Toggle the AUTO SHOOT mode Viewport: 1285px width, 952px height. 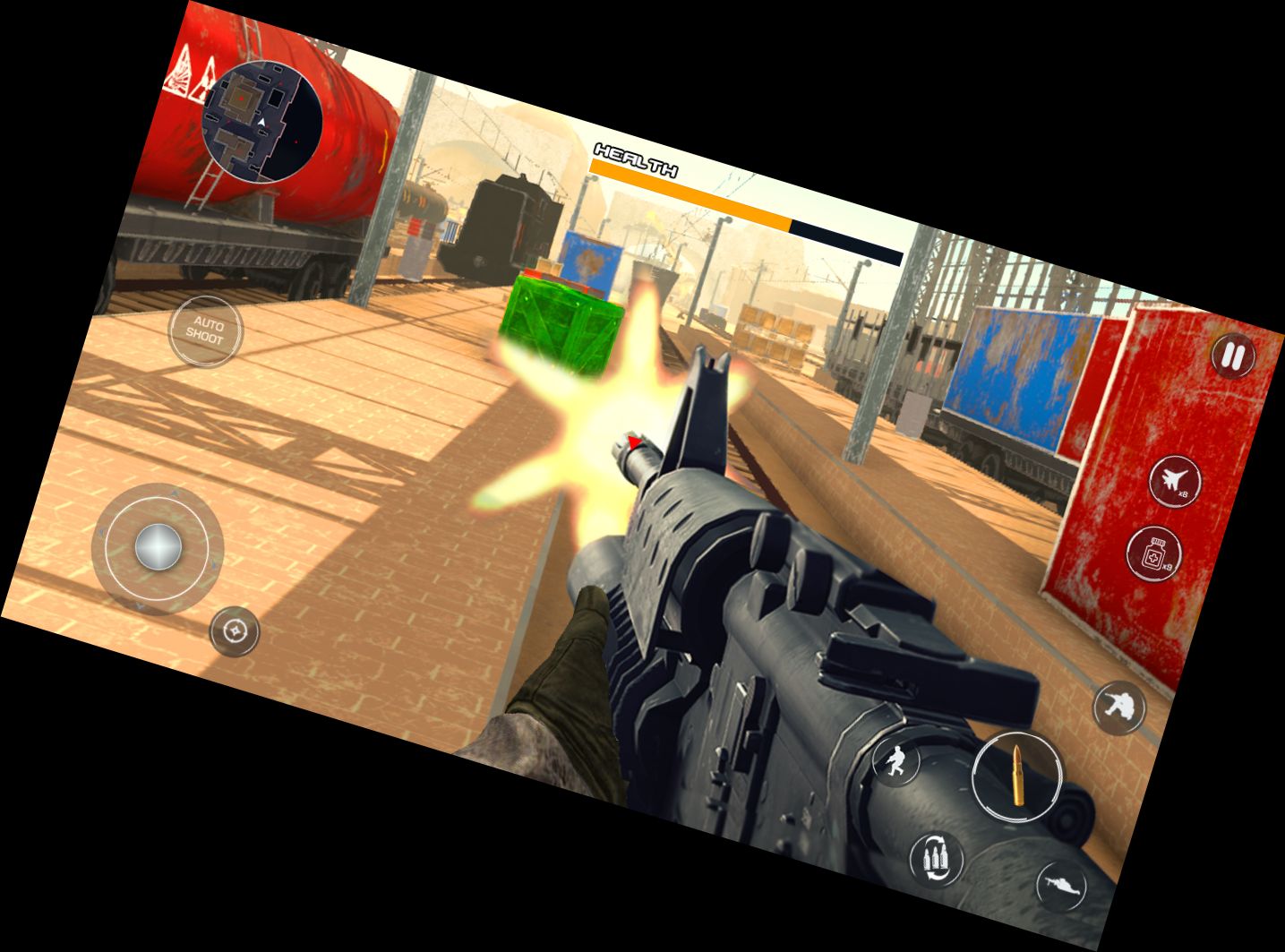(x=207, y=331)
